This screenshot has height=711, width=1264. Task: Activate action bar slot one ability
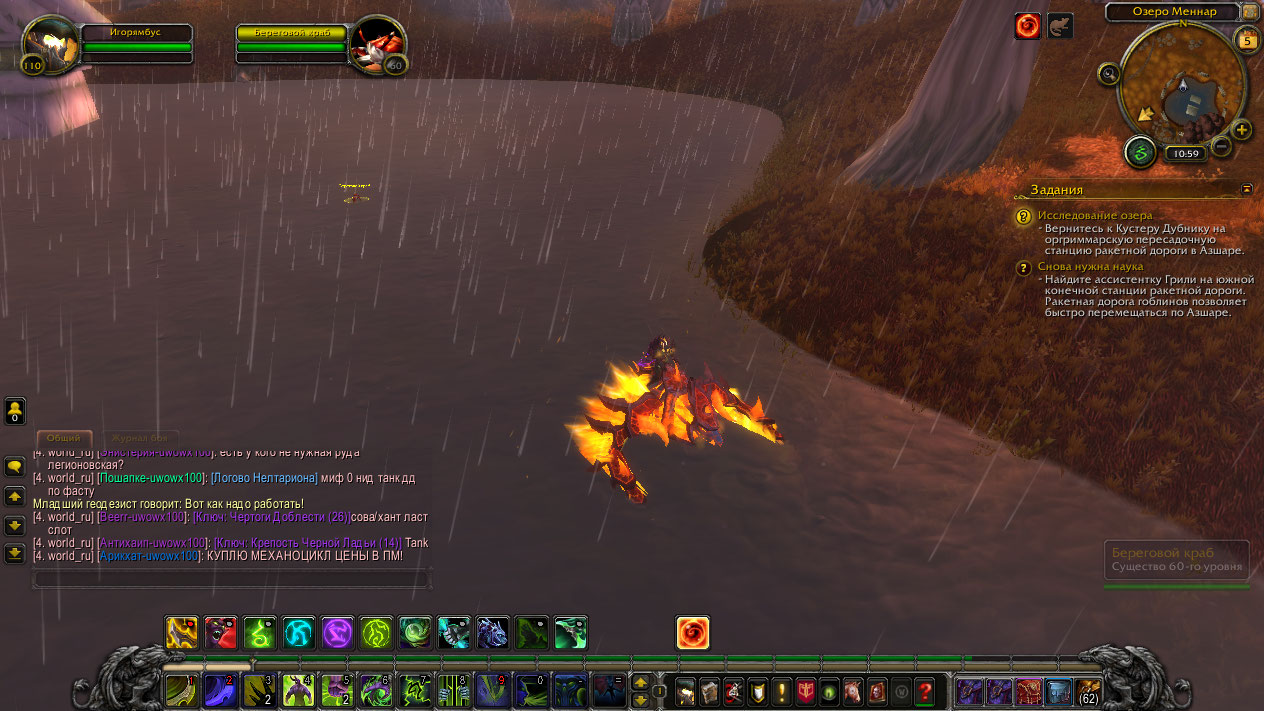coord(181,691)
